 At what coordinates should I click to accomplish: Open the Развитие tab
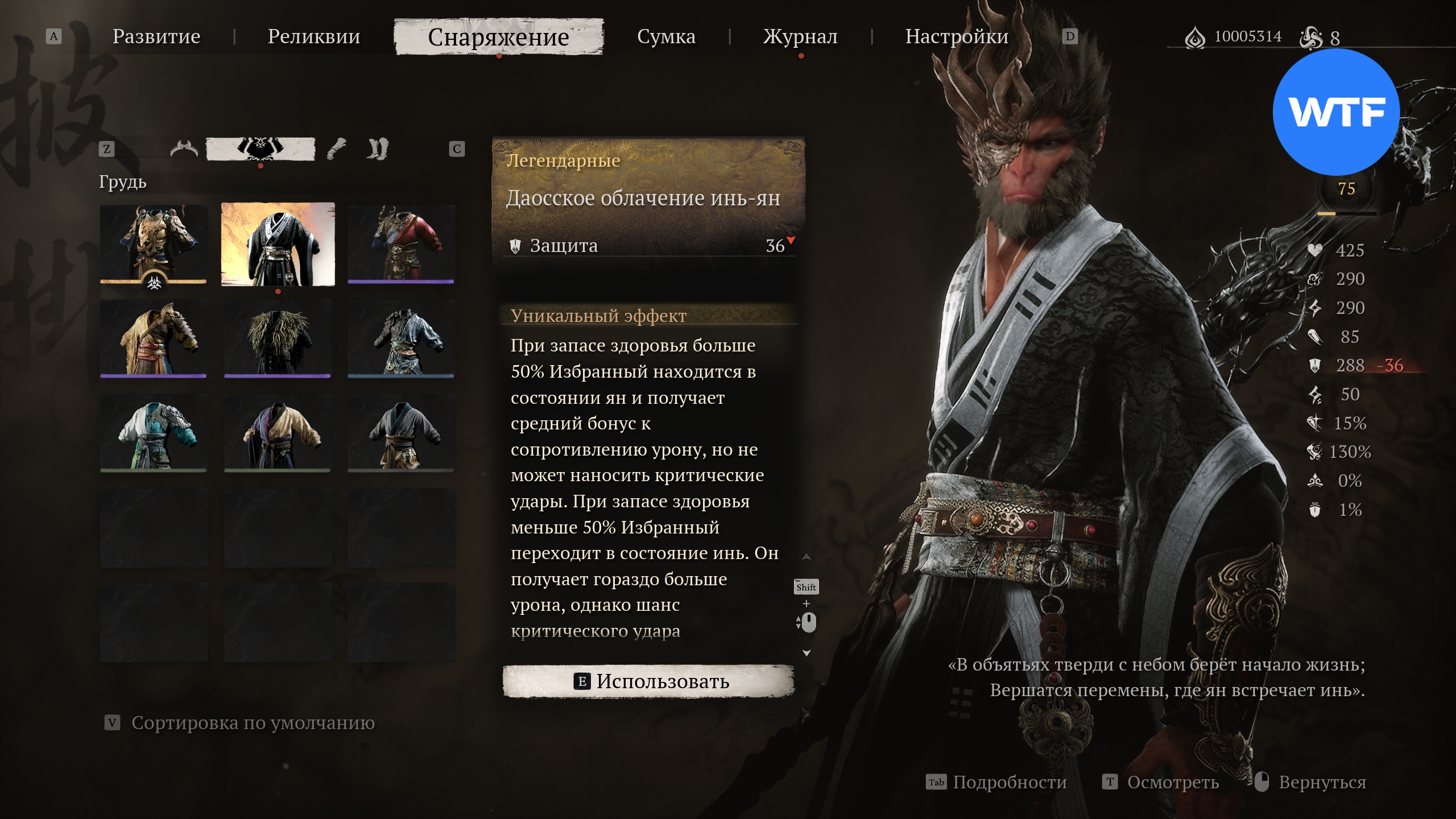click(156, 36)
